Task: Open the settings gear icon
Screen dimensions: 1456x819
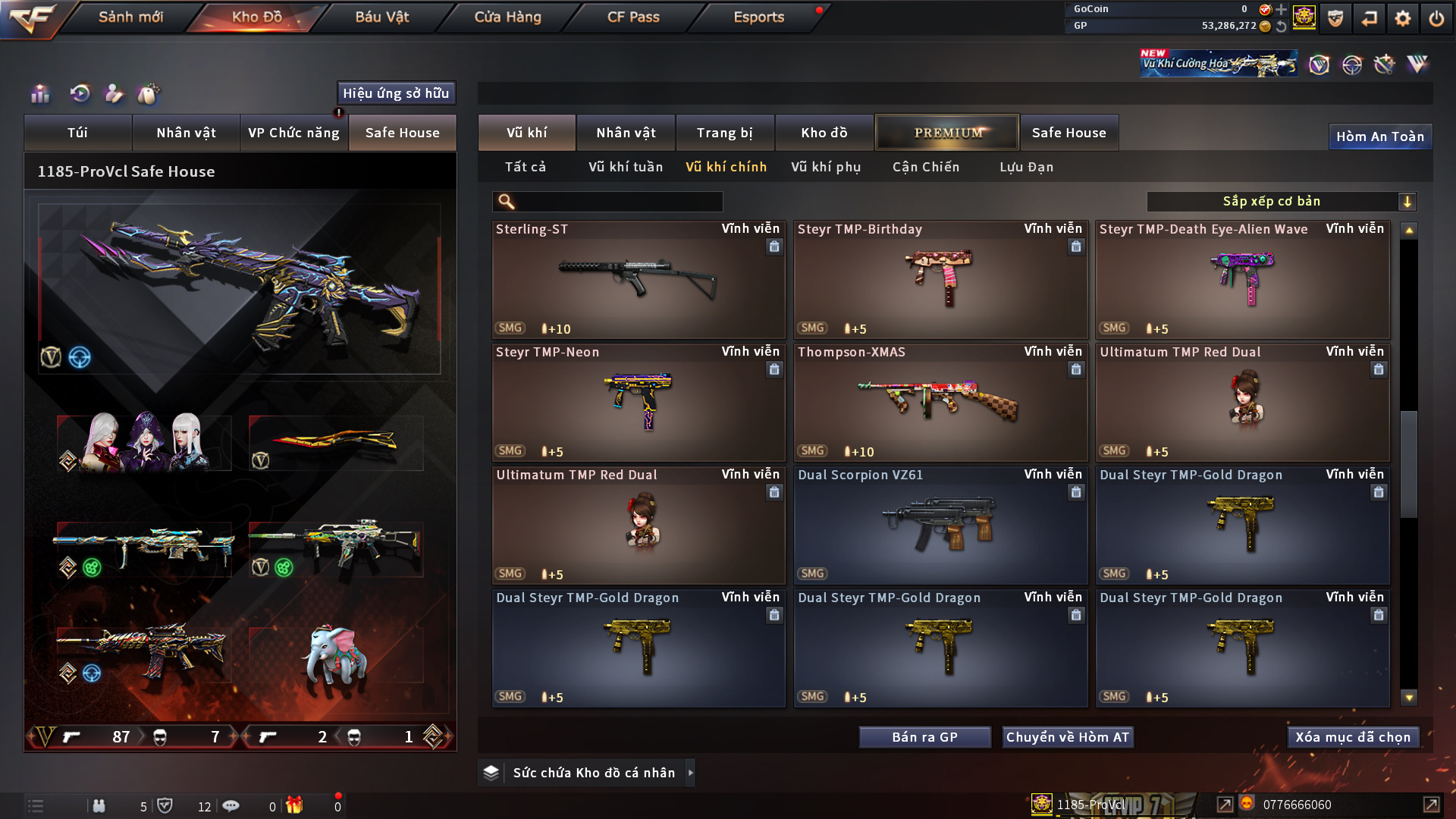Action: coord(1402,18)
